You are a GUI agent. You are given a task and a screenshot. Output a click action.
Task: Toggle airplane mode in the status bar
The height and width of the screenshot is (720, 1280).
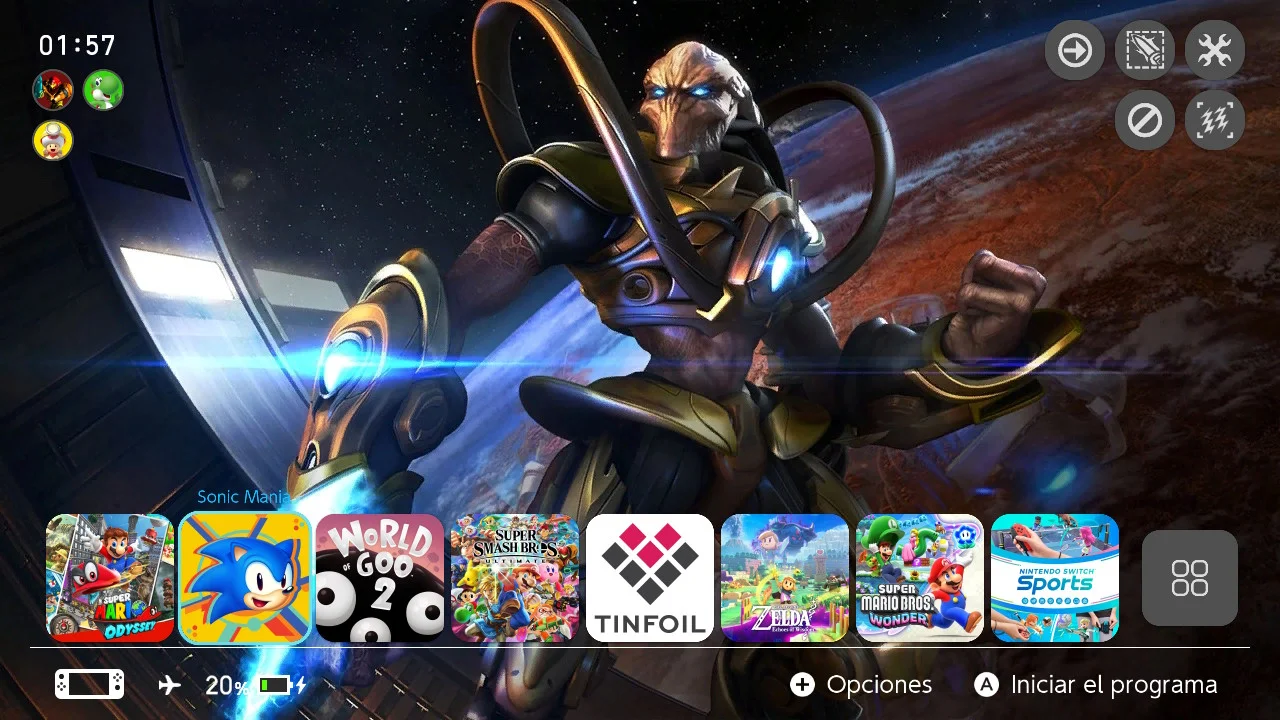click(168, 684)
